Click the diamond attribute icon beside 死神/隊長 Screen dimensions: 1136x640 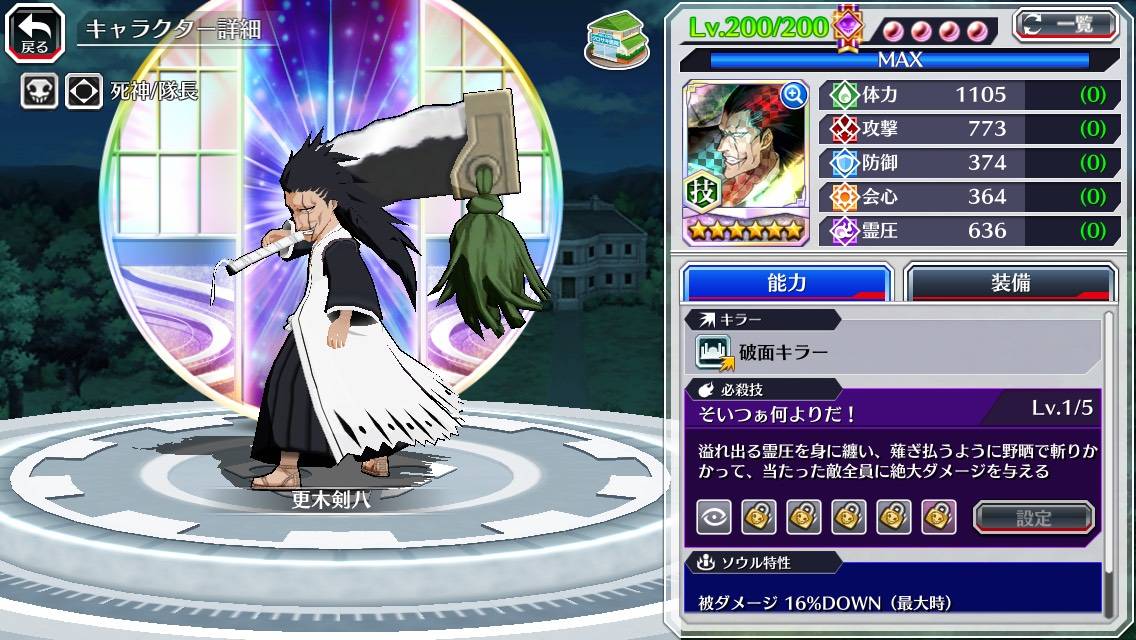(84, 92)
